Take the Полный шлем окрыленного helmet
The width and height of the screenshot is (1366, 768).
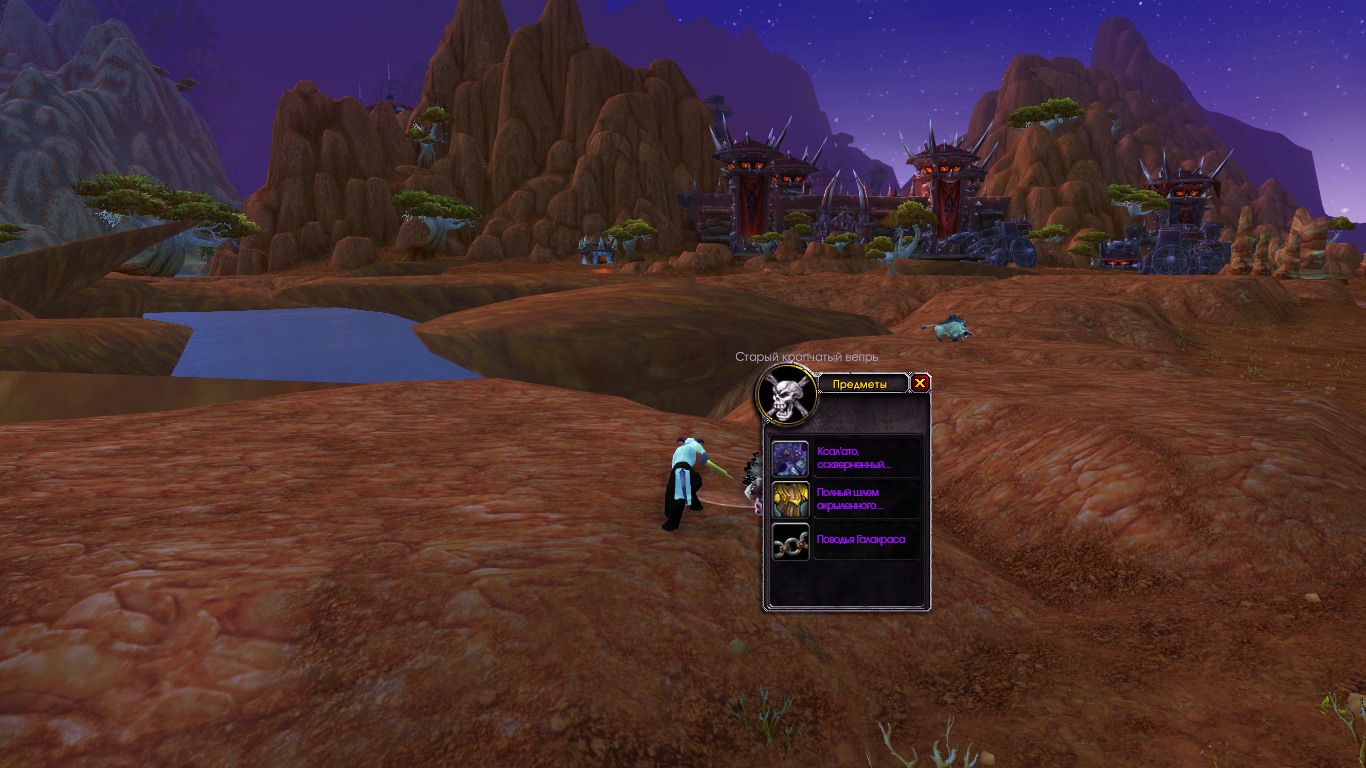point(791,500)
